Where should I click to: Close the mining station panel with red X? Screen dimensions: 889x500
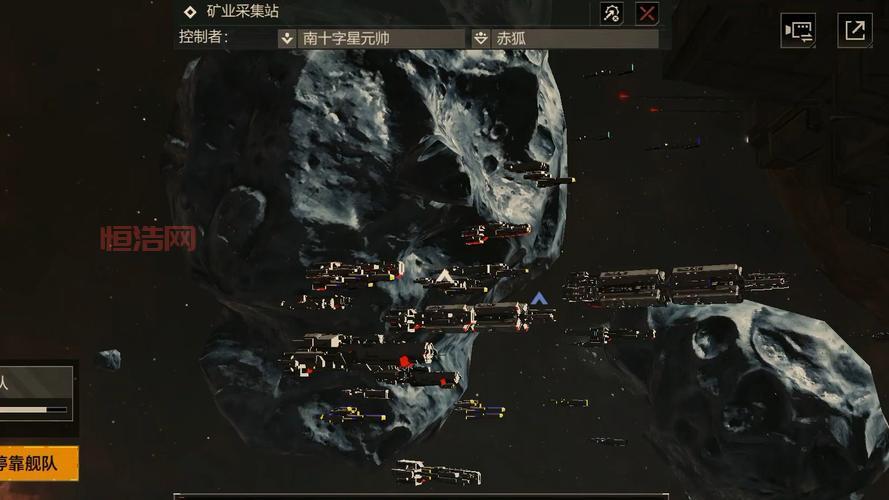click(x=647, y=13)
